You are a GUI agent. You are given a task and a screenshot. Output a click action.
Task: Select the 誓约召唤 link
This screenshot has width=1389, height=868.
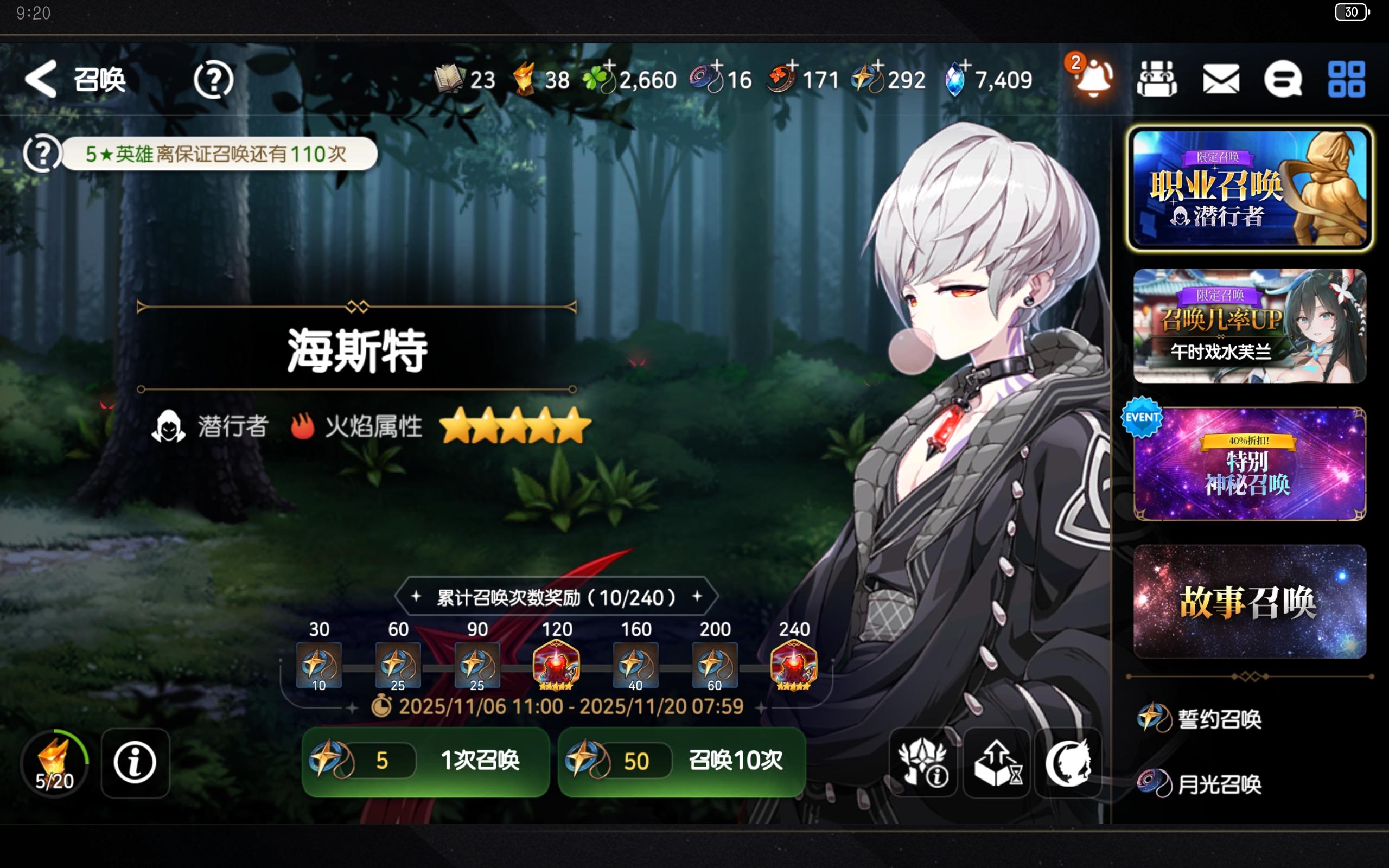tap(1195, 718)
